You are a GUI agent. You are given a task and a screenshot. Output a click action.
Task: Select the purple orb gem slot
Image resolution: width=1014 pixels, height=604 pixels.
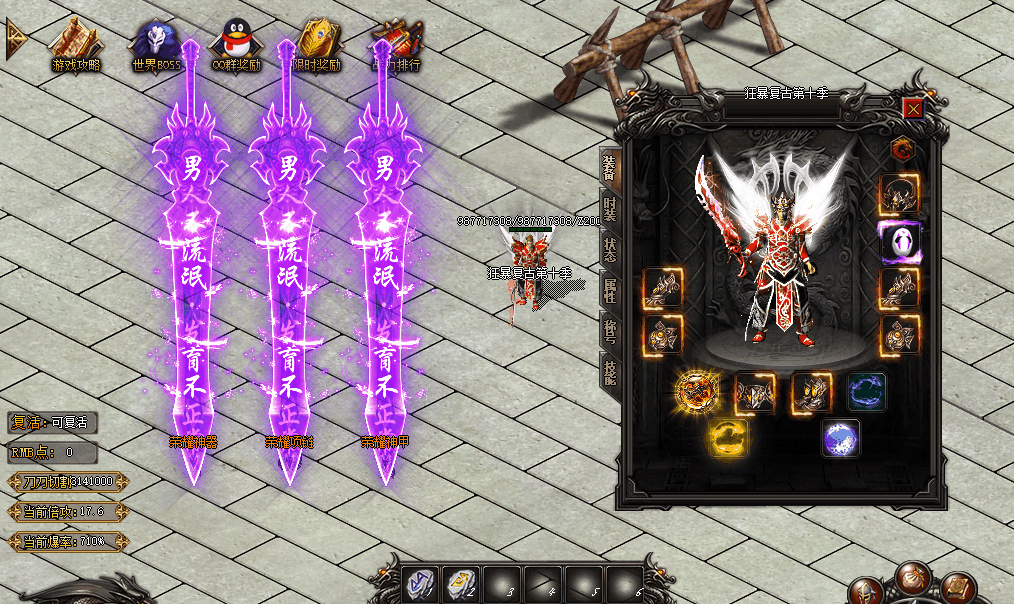point(840,438)
